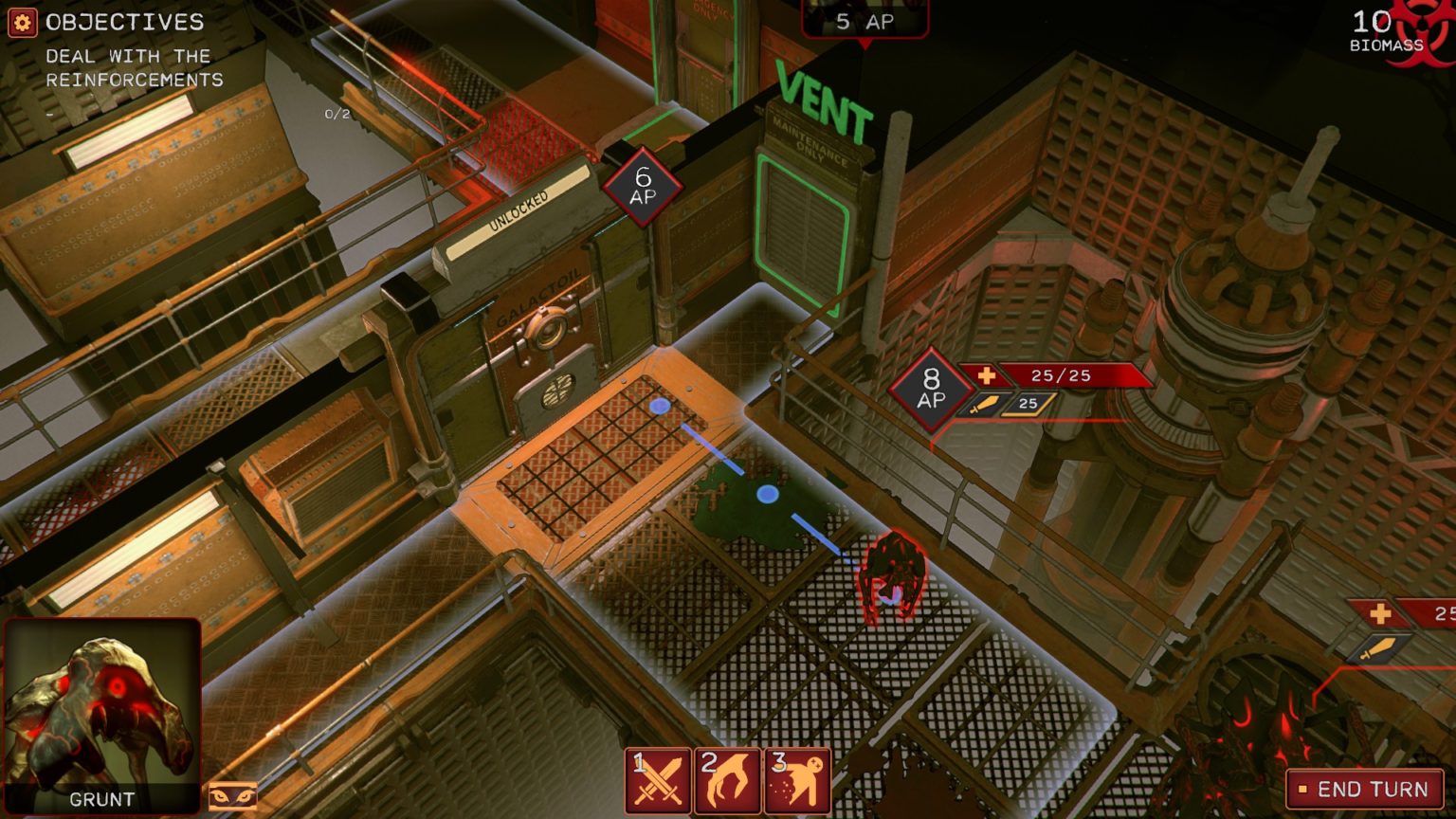Image resolution: width=1456 pixels, height=819 pixels.
Task: Activate the crossed swords attack ability
Action: point(659,781)
